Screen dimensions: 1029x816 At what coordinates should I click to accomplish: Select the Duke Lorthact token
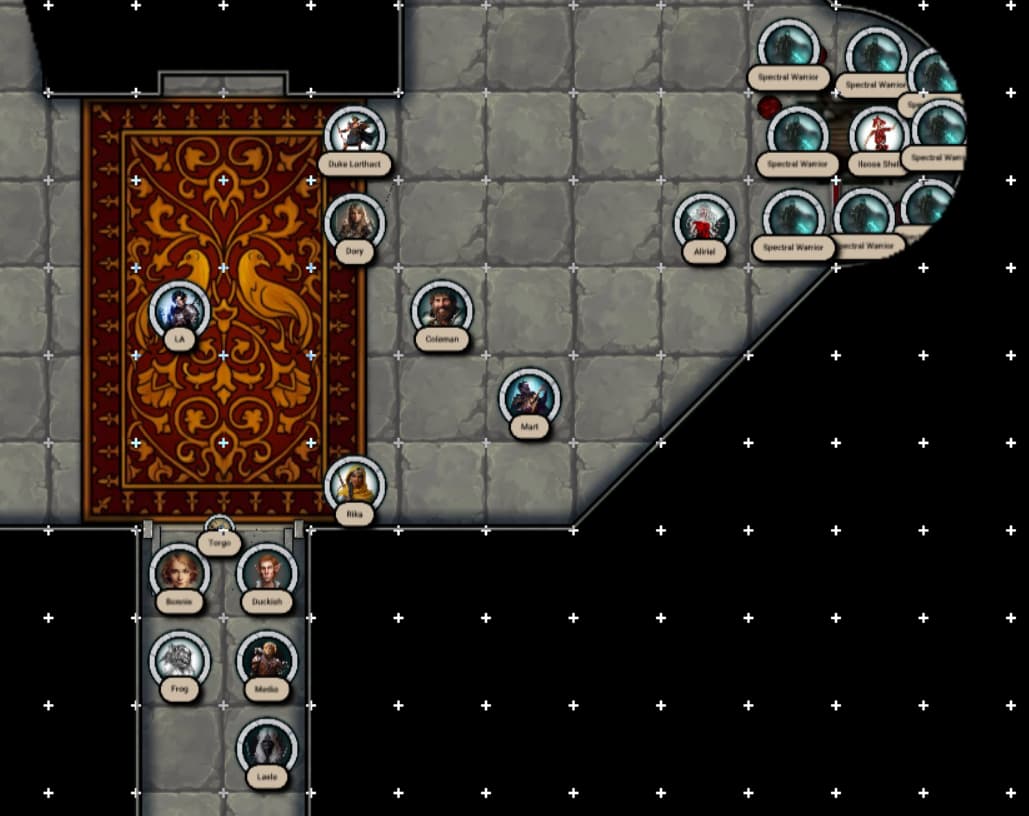(x=354, y=133)
